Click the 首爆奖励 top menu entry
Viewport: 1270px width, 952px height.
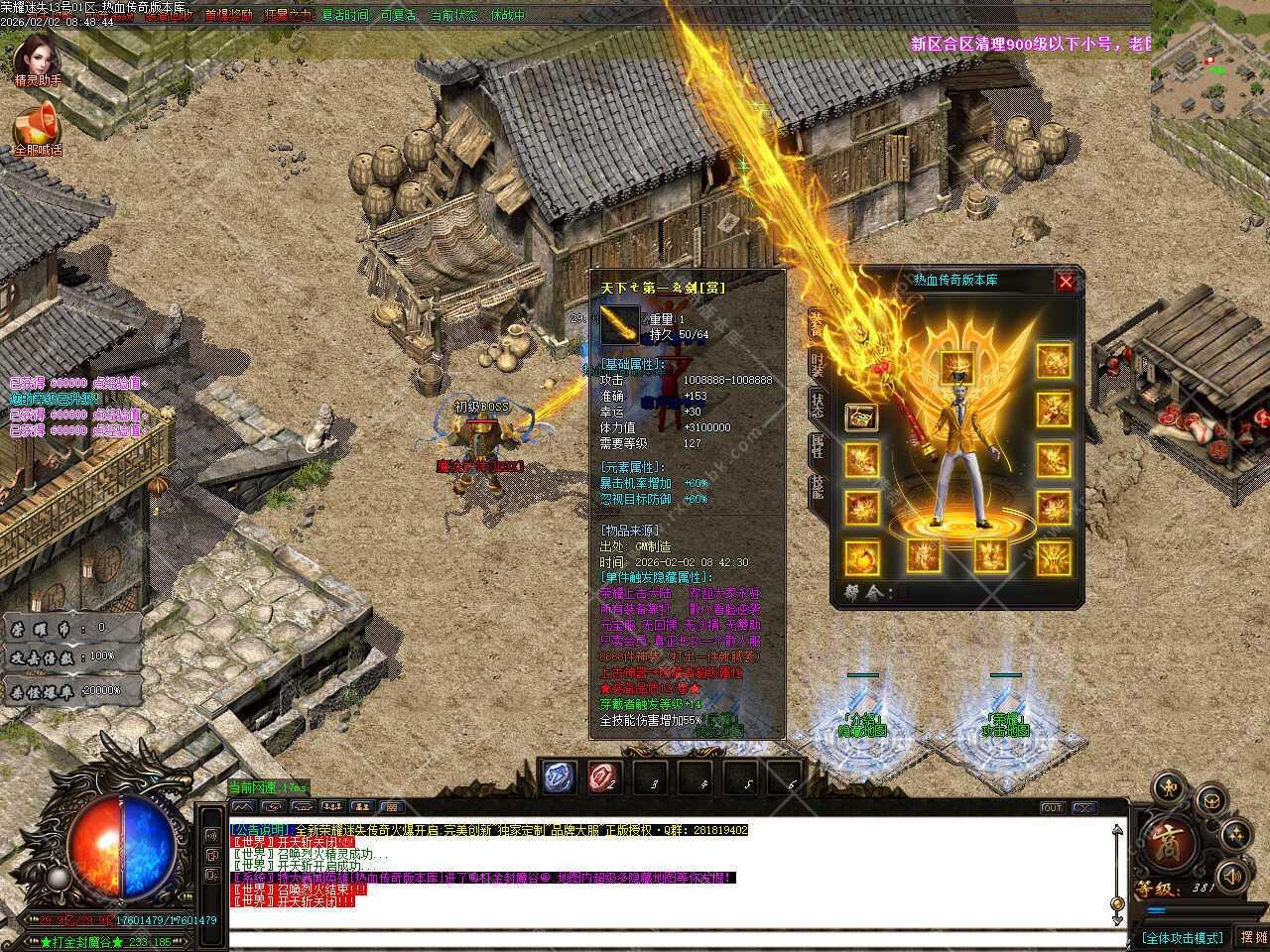[x=228, y=15]
